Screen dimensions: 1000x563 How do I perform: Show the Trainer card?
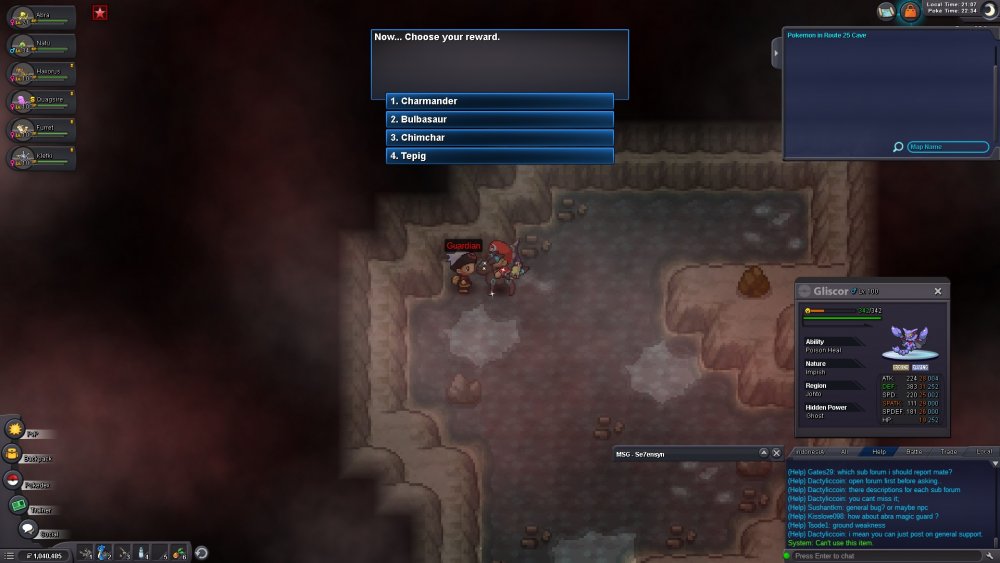coord(16,505)
